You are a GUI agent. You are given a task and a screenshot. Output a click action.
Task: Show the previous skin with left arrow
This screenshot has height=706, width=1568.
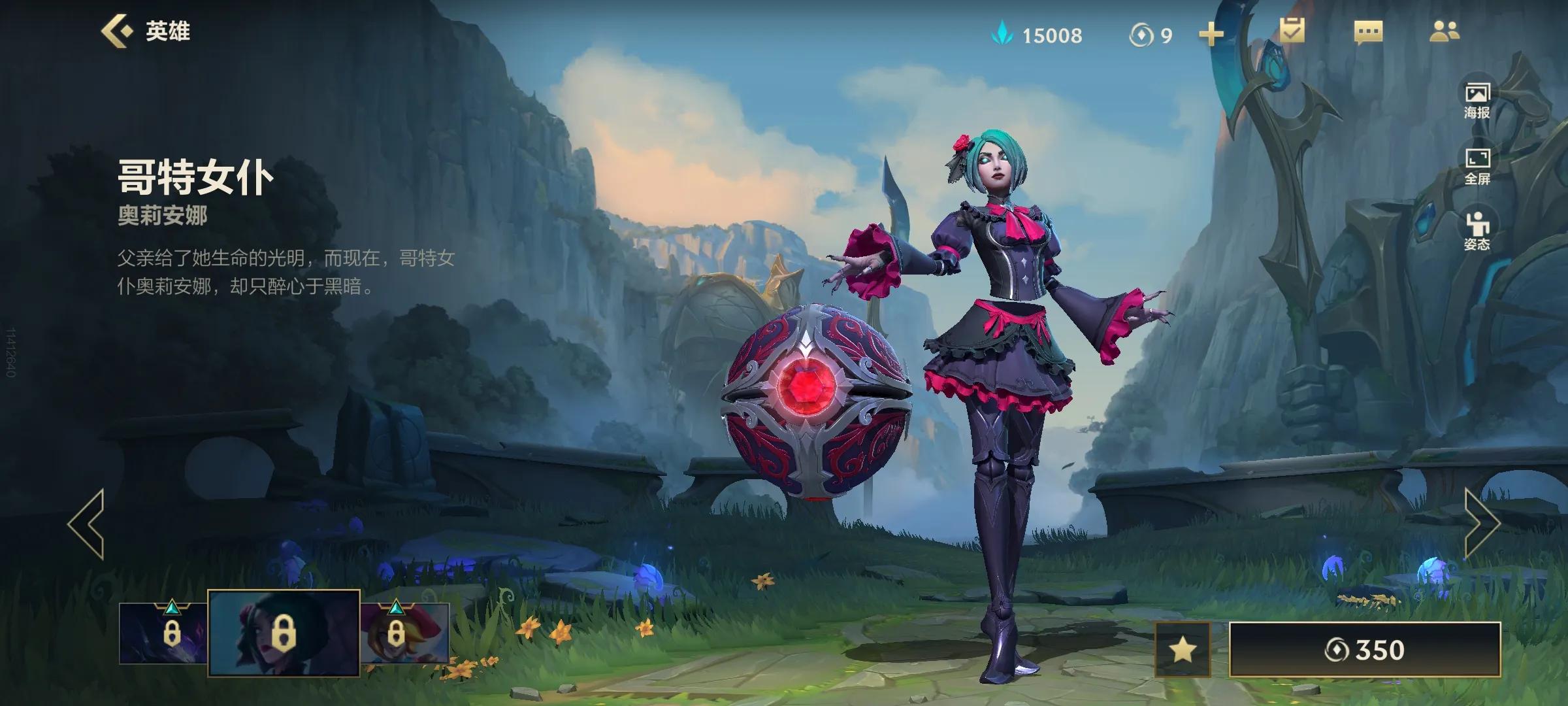point(87,523)
